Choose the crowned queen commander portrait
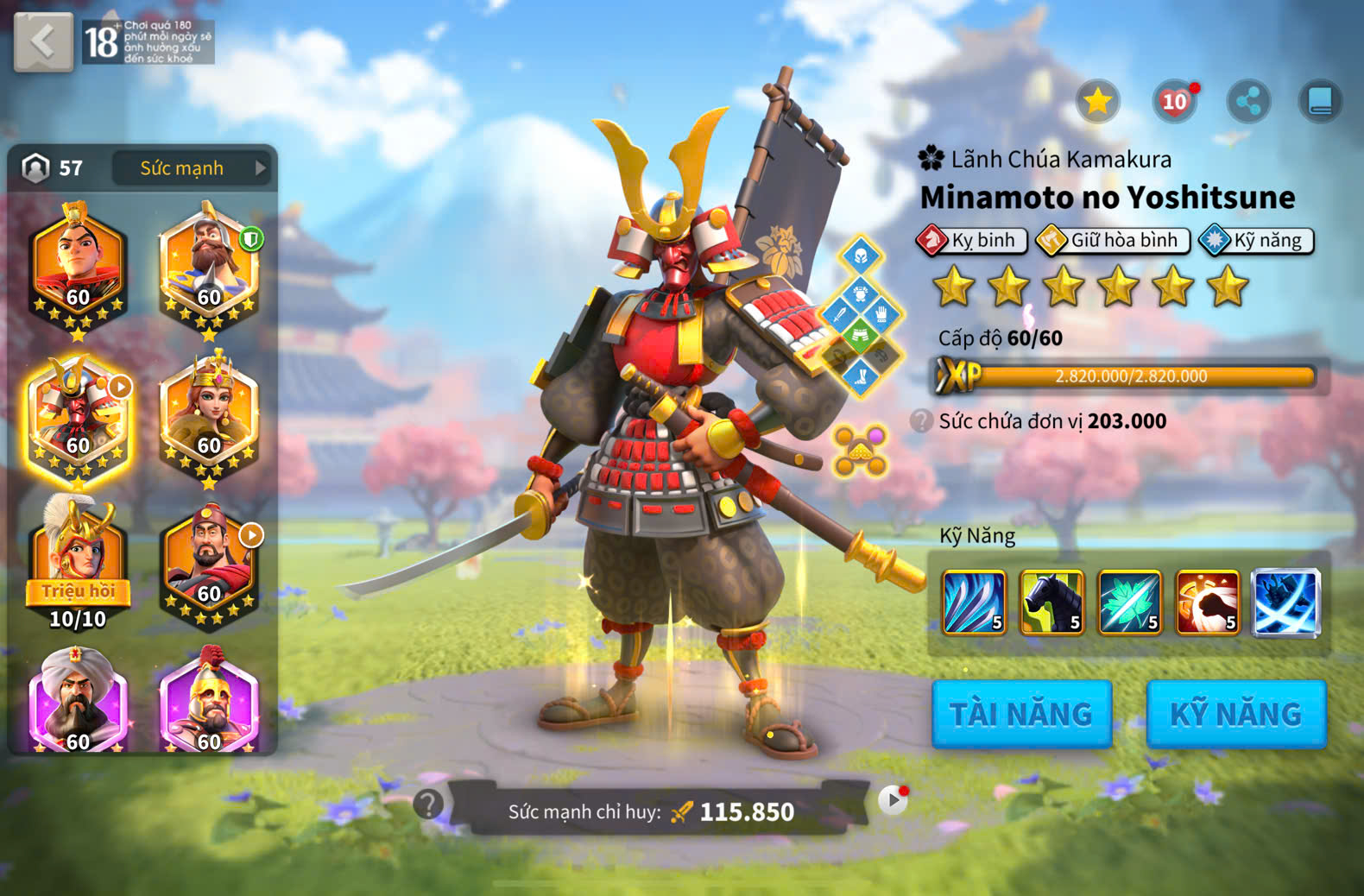Image resolution: width=1364 pixels, height=896 pixels. [x=208, y=416]
